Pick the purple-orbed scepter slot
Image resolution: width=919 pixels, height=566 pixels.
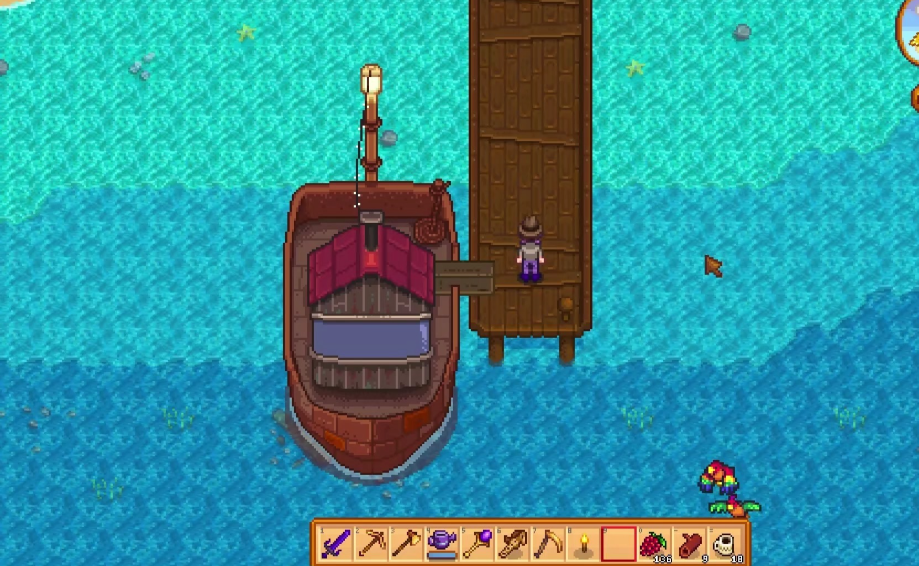(x=477, y=544)
